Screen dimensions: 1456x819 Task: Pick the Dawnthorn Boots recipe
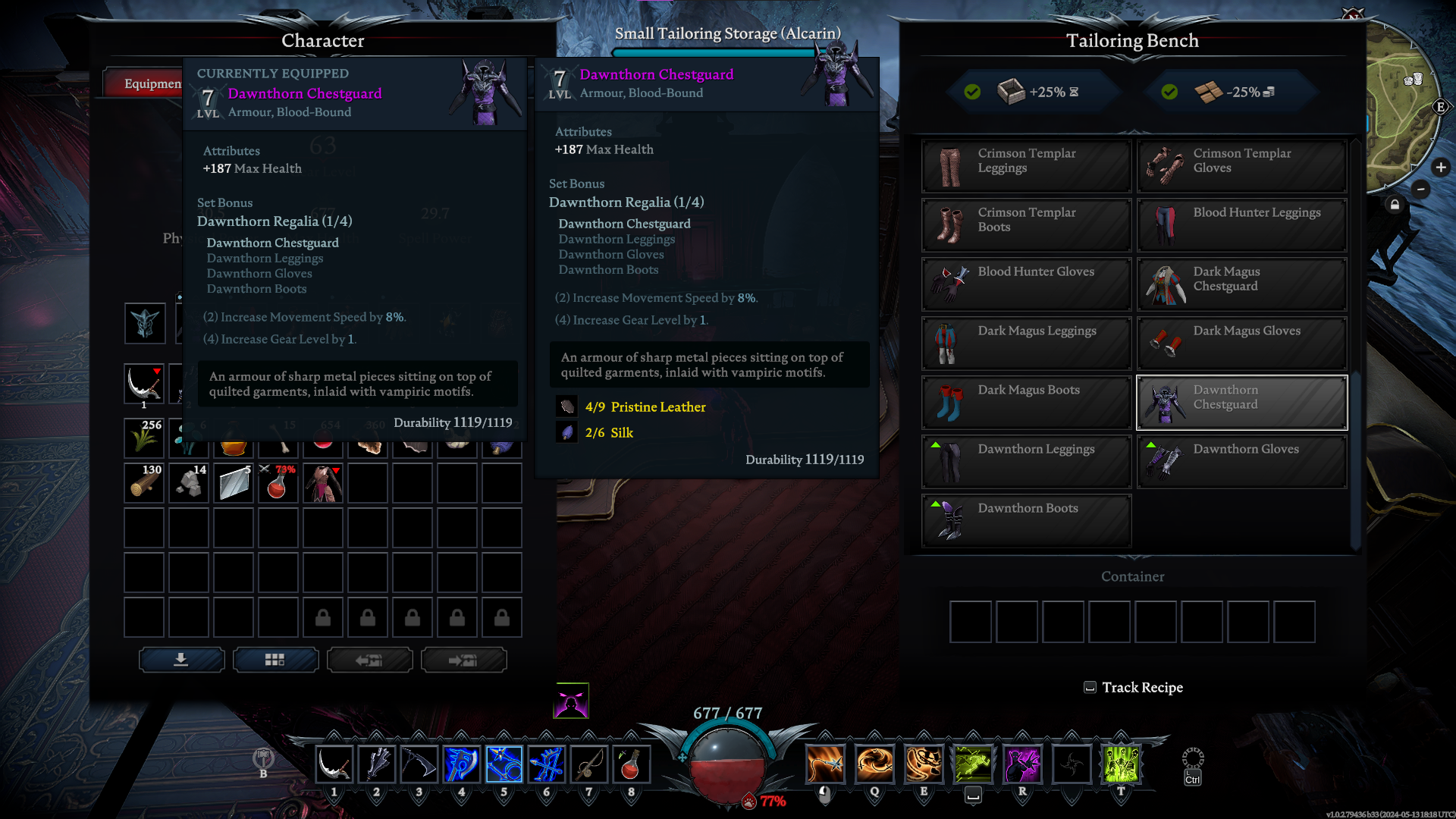pos(1026,520)
